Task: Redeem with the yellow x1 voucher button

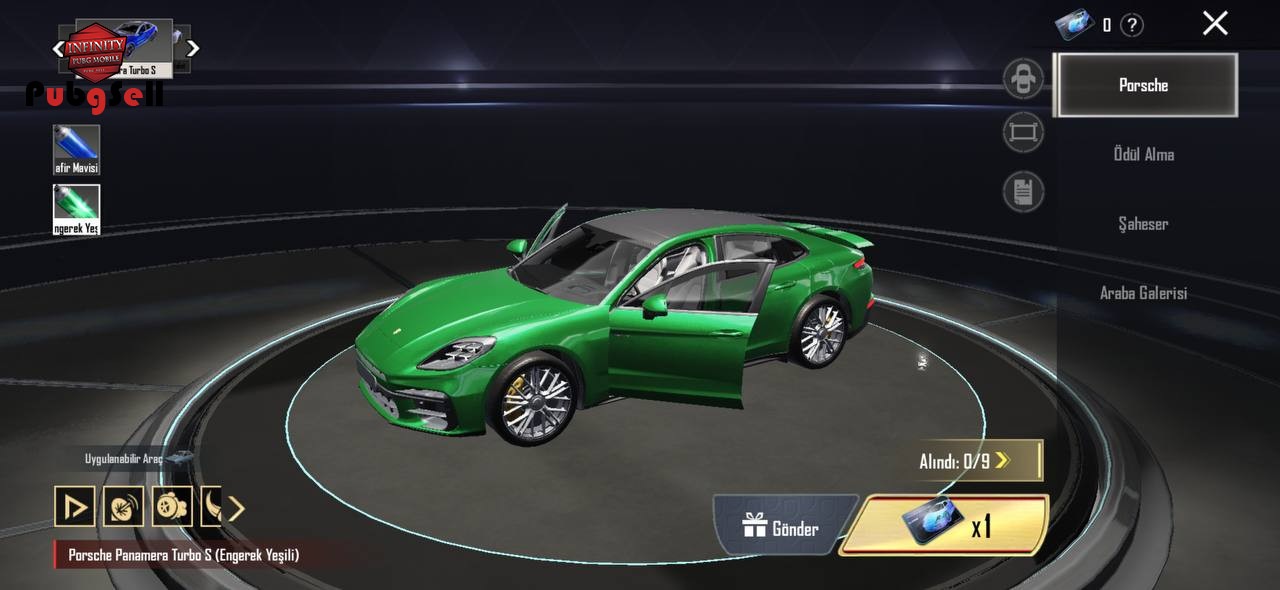Action: coord(944,525)
